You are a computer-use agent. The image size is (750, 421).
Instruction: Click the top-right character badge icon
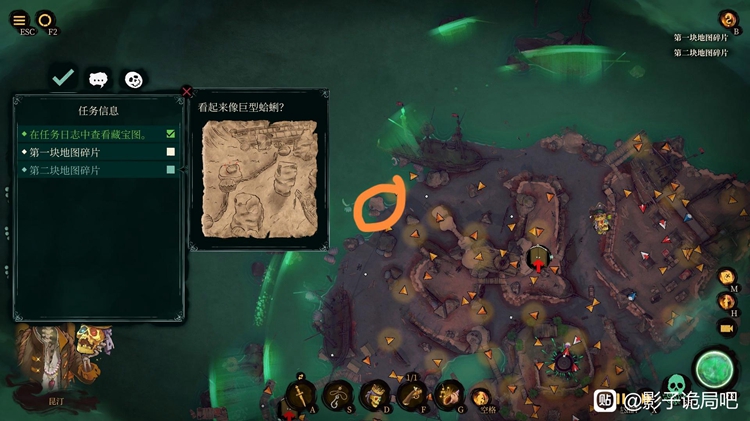tap(728, 19)
